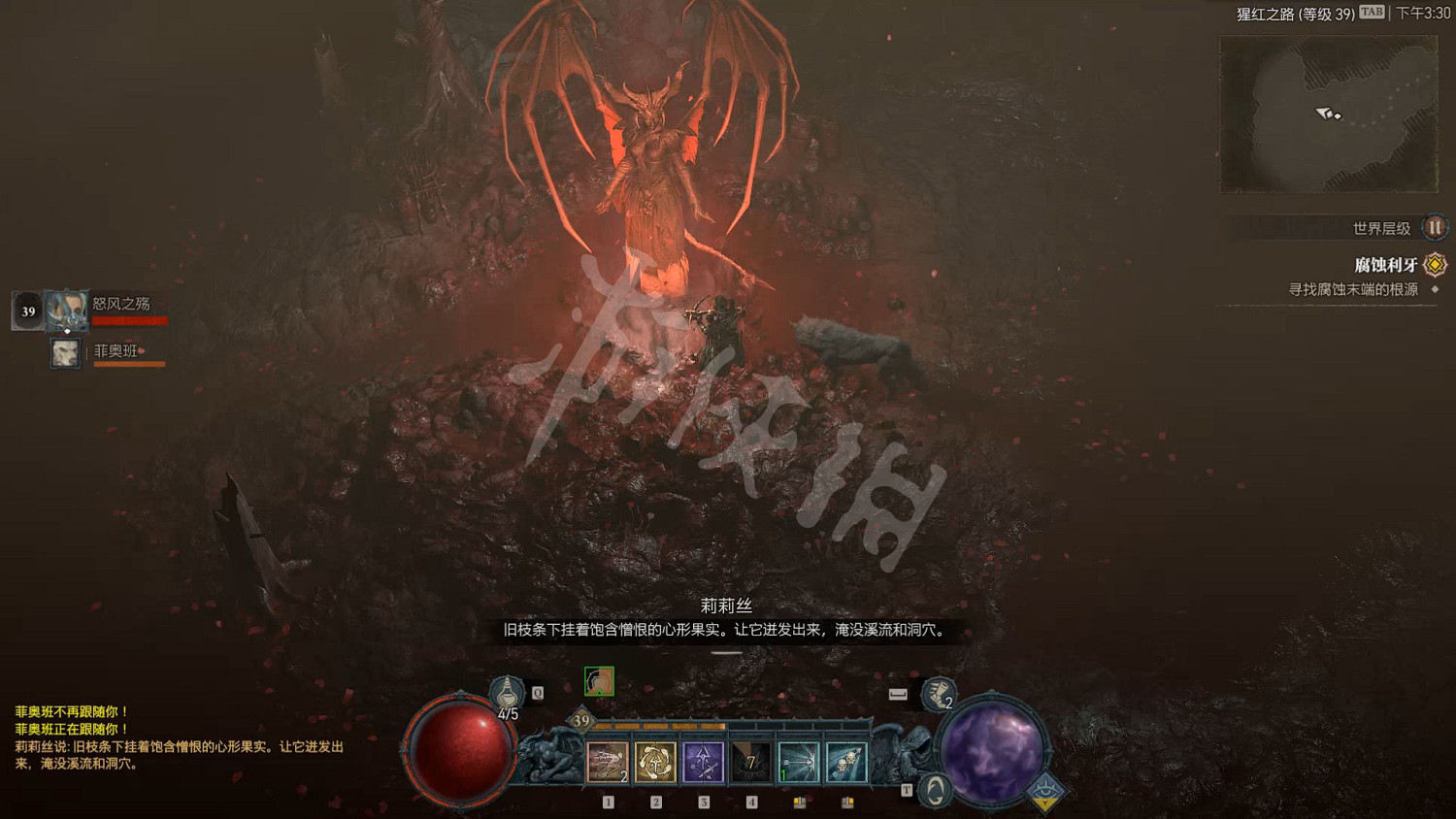Use the double-skull arrow skill on the far right
Screen dimensions: 1456x819
(844, 762)
